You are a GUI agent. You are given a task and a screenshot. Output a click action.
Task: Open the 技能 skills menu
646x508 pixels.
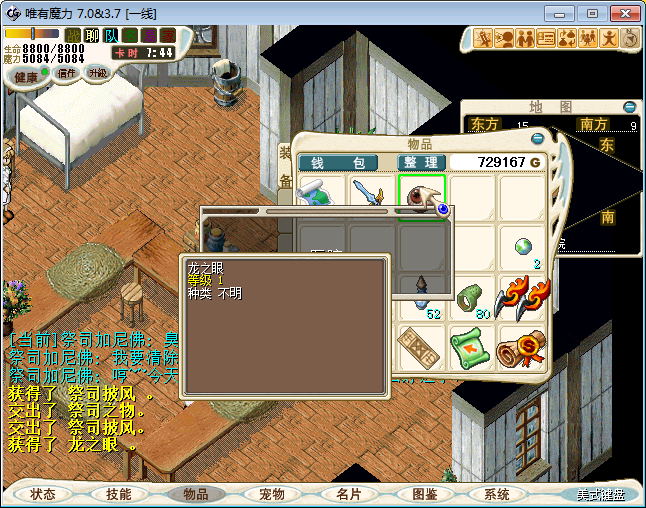pyautogui.click(x=118, y=494)
